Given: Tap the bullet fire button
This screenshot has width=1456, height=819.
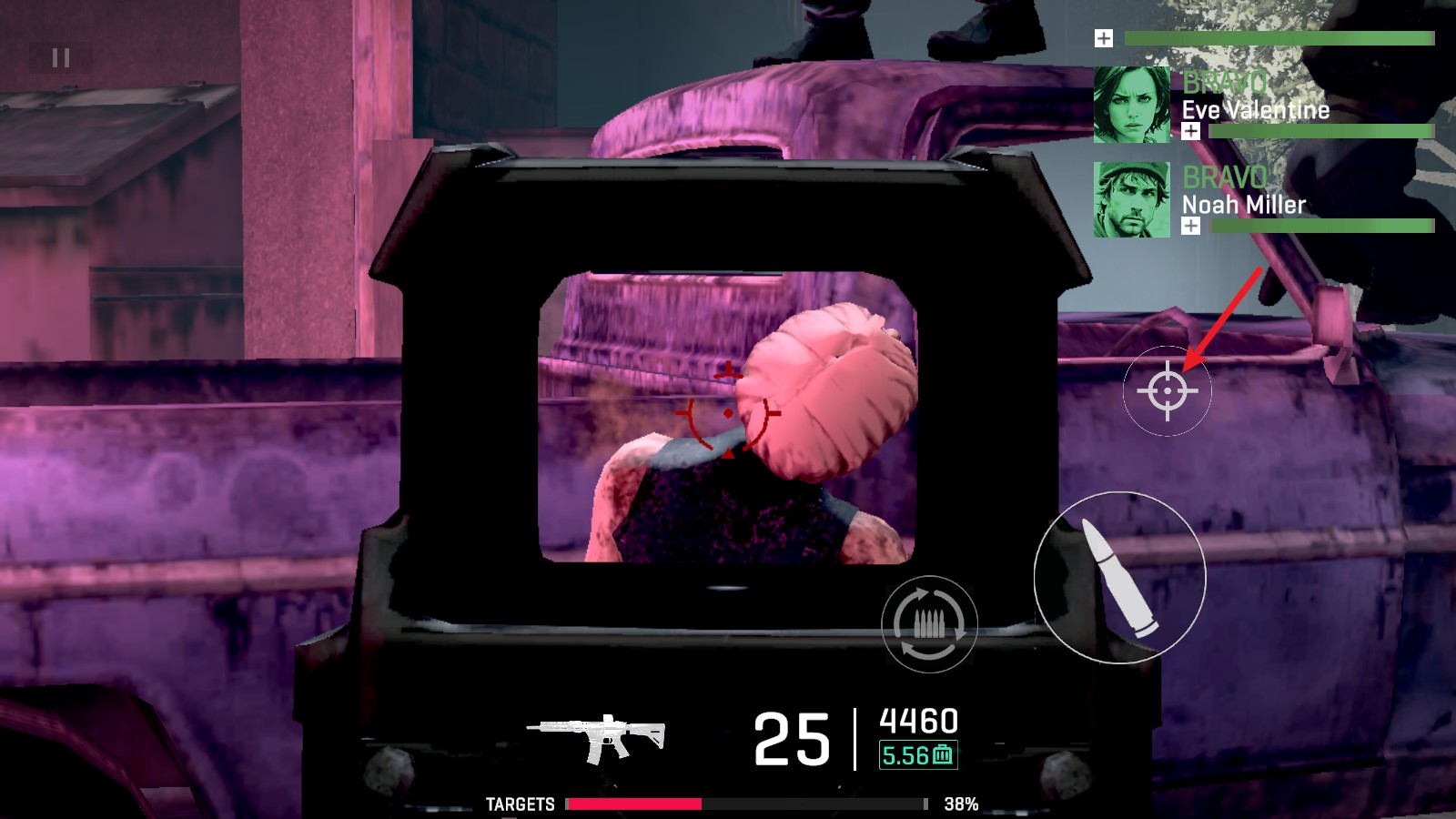Looking at the screenshot, I should click(x=1119, y=578).
